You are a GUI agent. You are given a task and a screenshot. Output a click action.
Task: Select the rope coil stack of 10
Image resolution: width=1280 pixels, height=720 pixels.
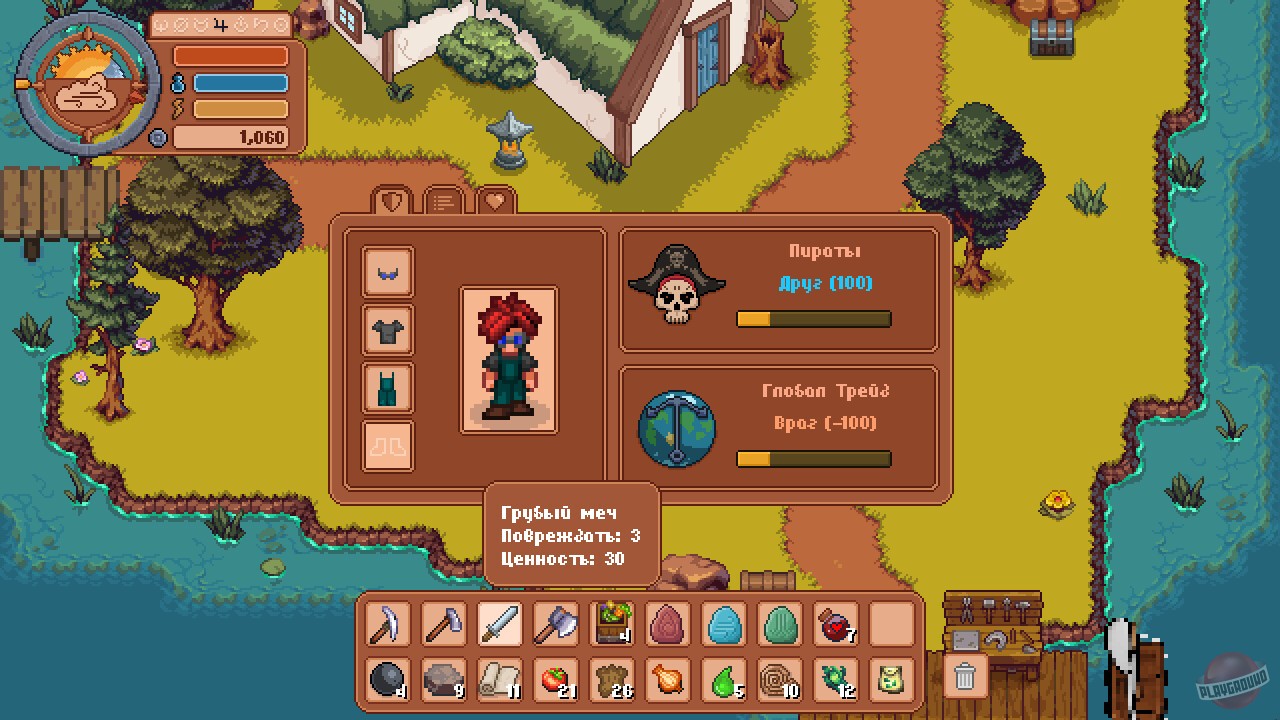pos(779,682)
